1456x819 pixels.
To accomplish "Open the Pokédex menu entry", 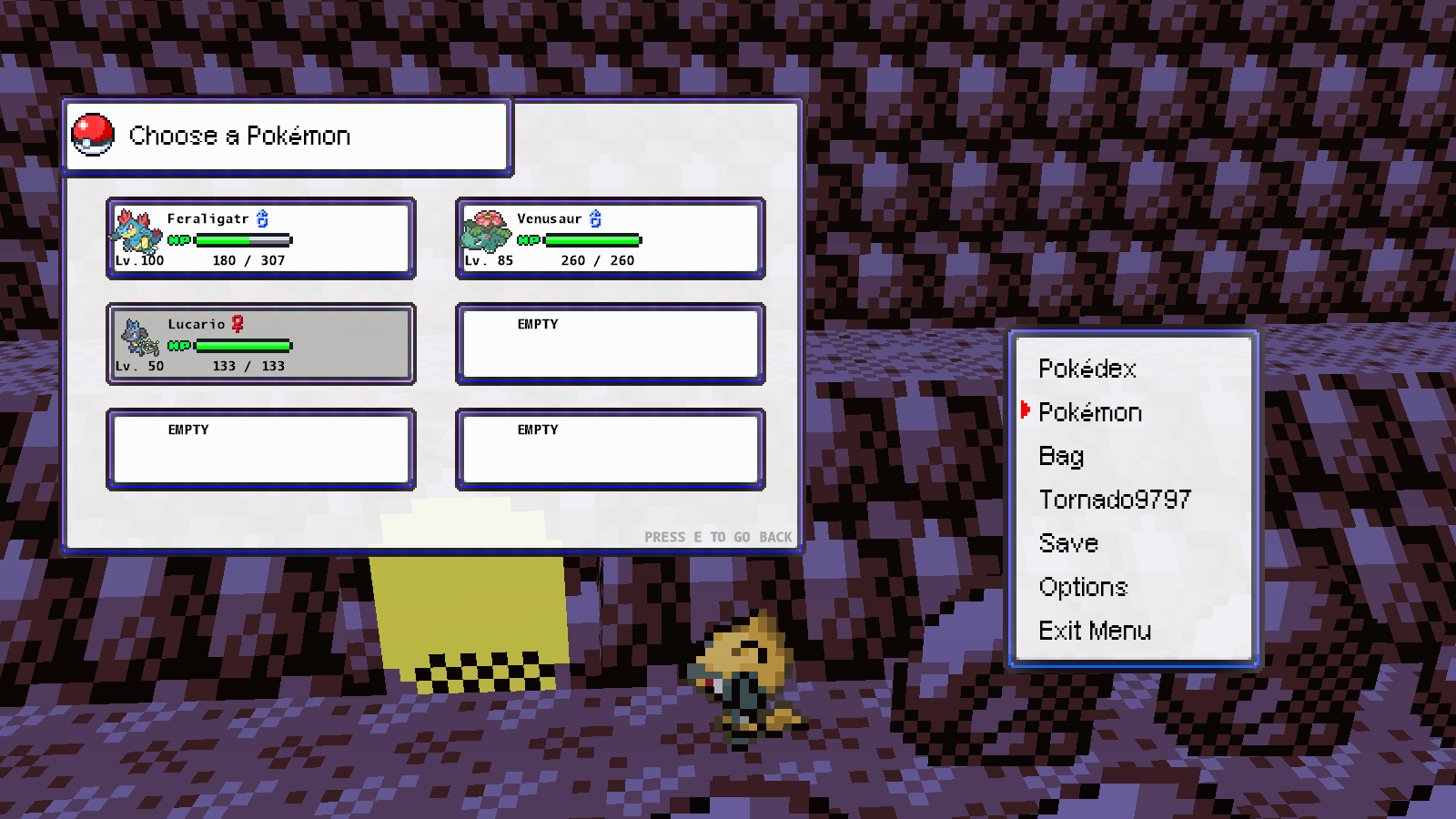I will tap(1087, 369).
